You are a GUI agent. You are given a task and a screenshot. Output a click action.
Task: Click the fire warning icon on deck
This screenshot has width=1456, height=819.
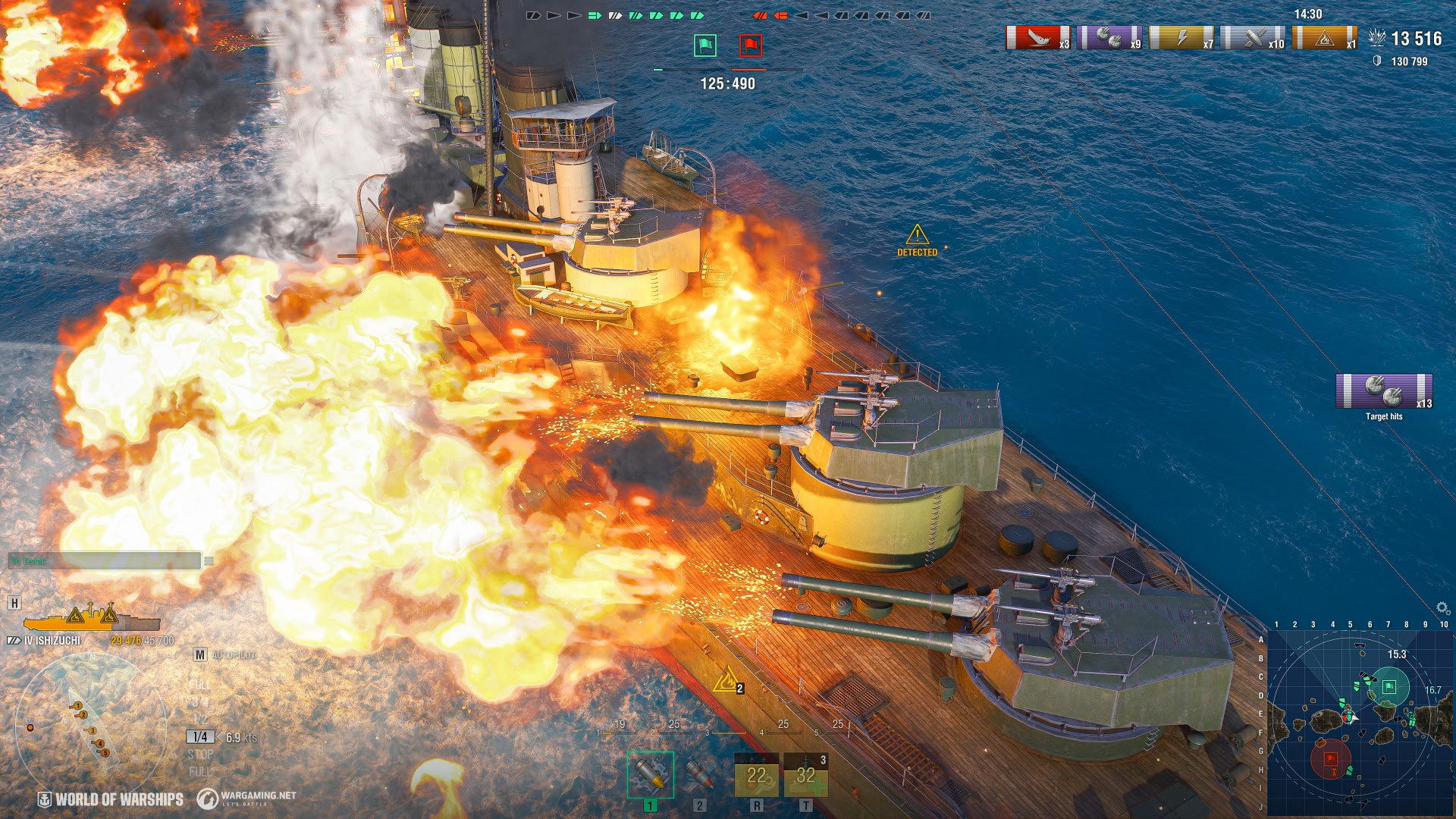coord(727,679)
